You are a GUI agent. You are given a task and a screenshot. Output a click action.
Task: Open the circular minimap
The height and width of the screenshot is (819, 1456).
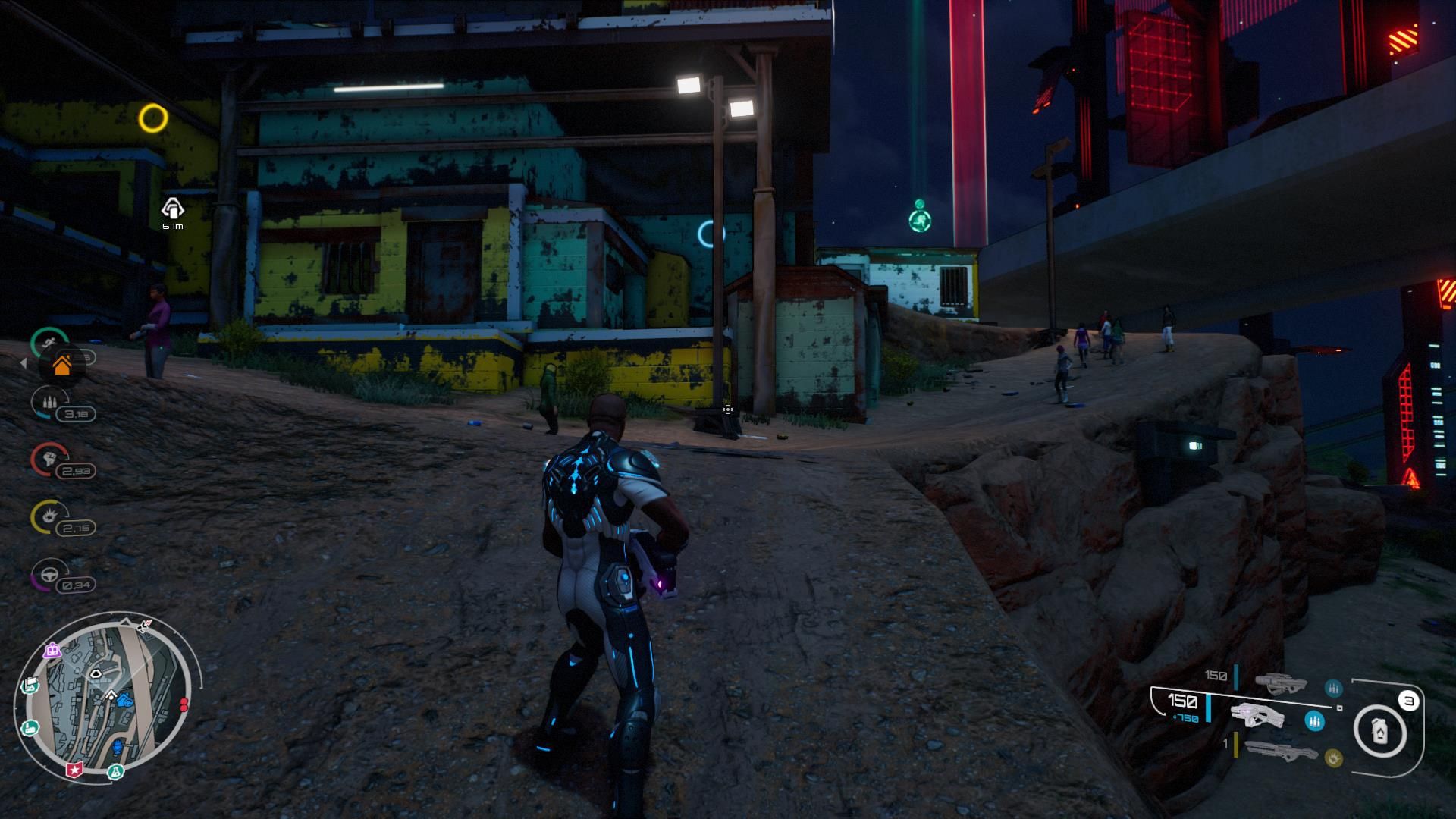click(106, 701)
